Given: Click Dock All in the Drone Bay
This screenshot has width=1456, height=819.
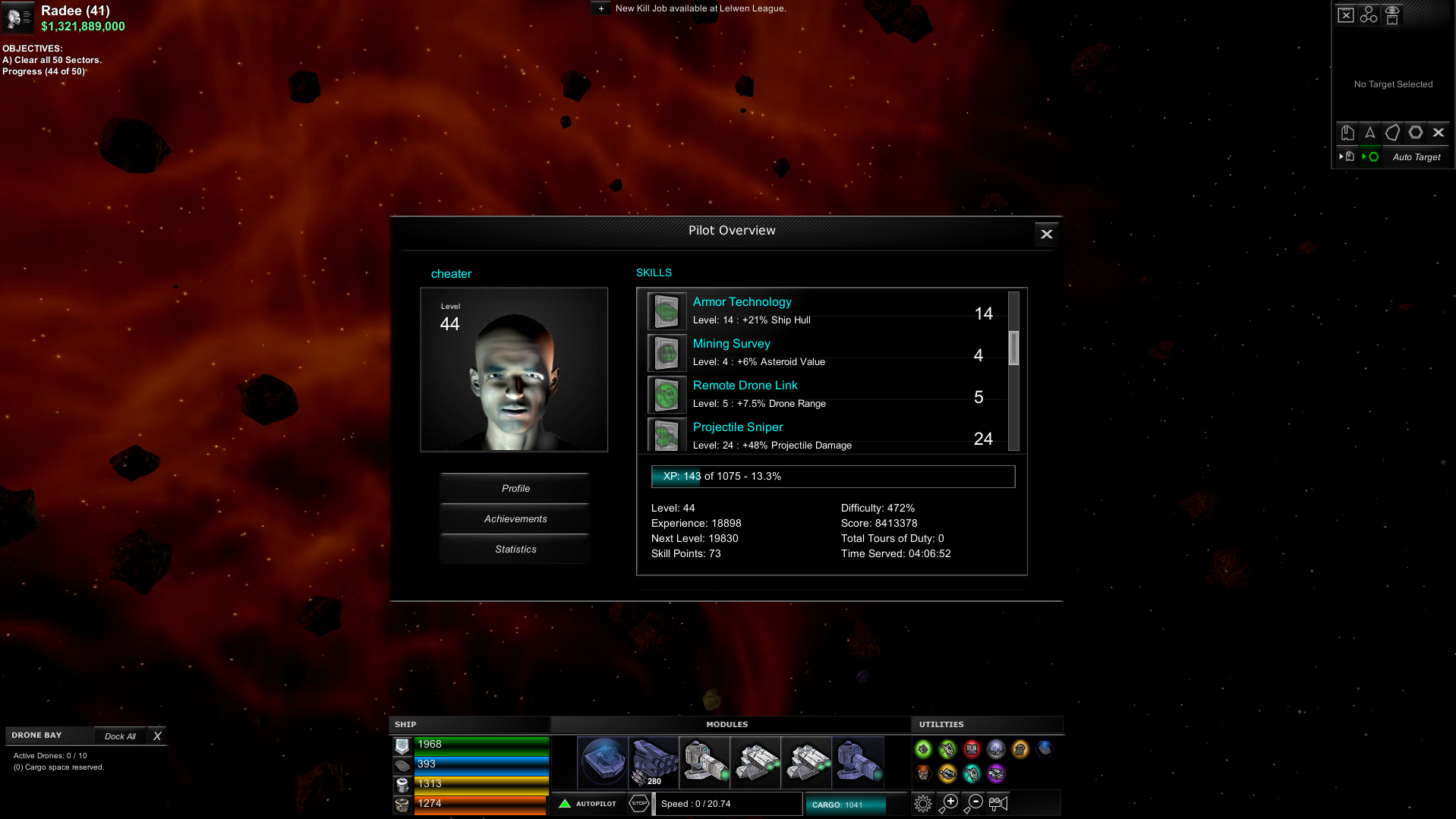Looking at the screenshot, I should point(119,736).
